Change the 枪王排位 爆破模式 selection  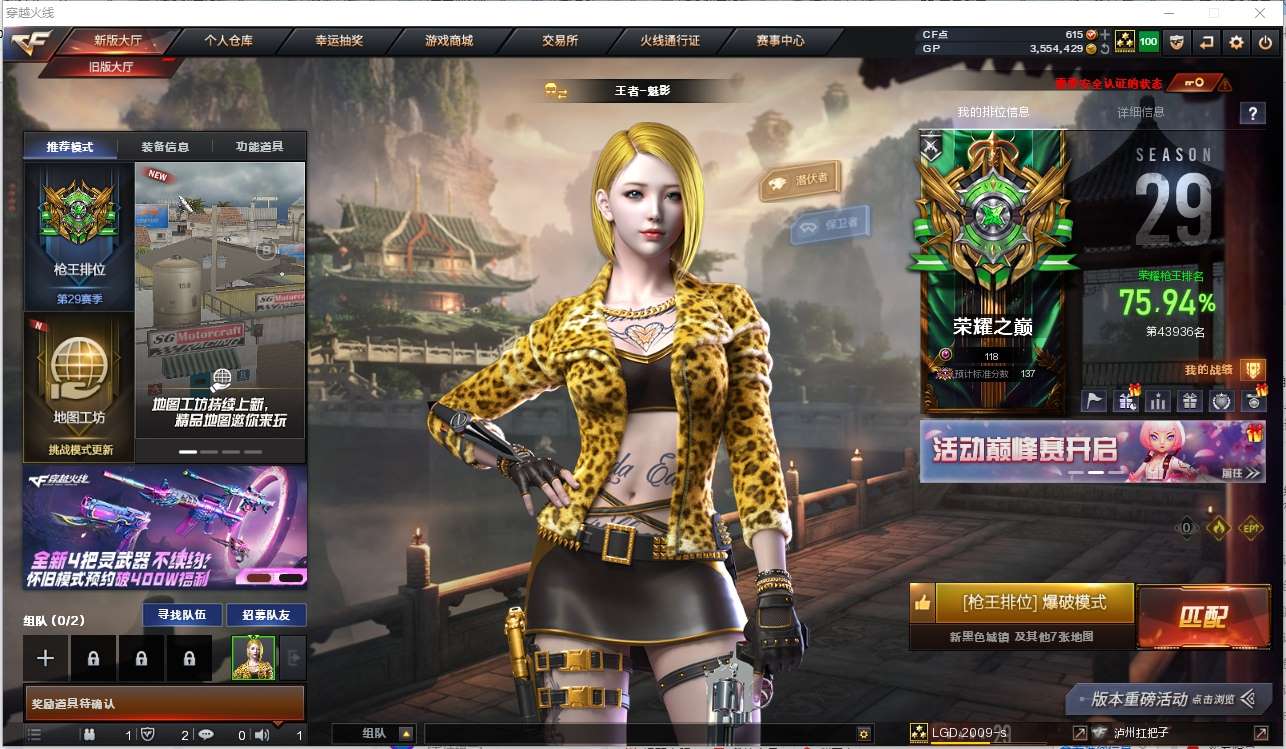tap(1034, 603)
